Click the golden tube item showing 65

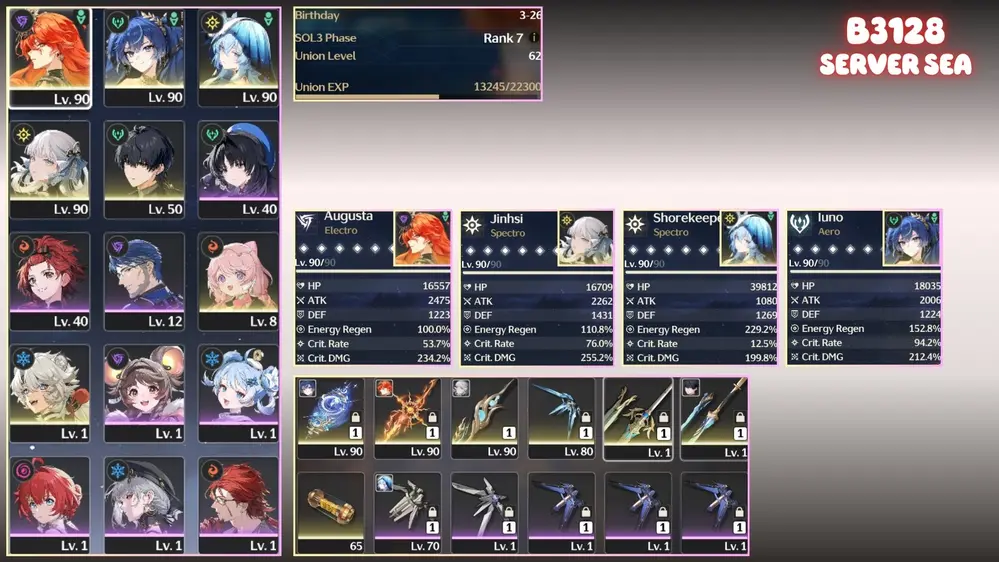pyautogui.click(x=331, y=513)
